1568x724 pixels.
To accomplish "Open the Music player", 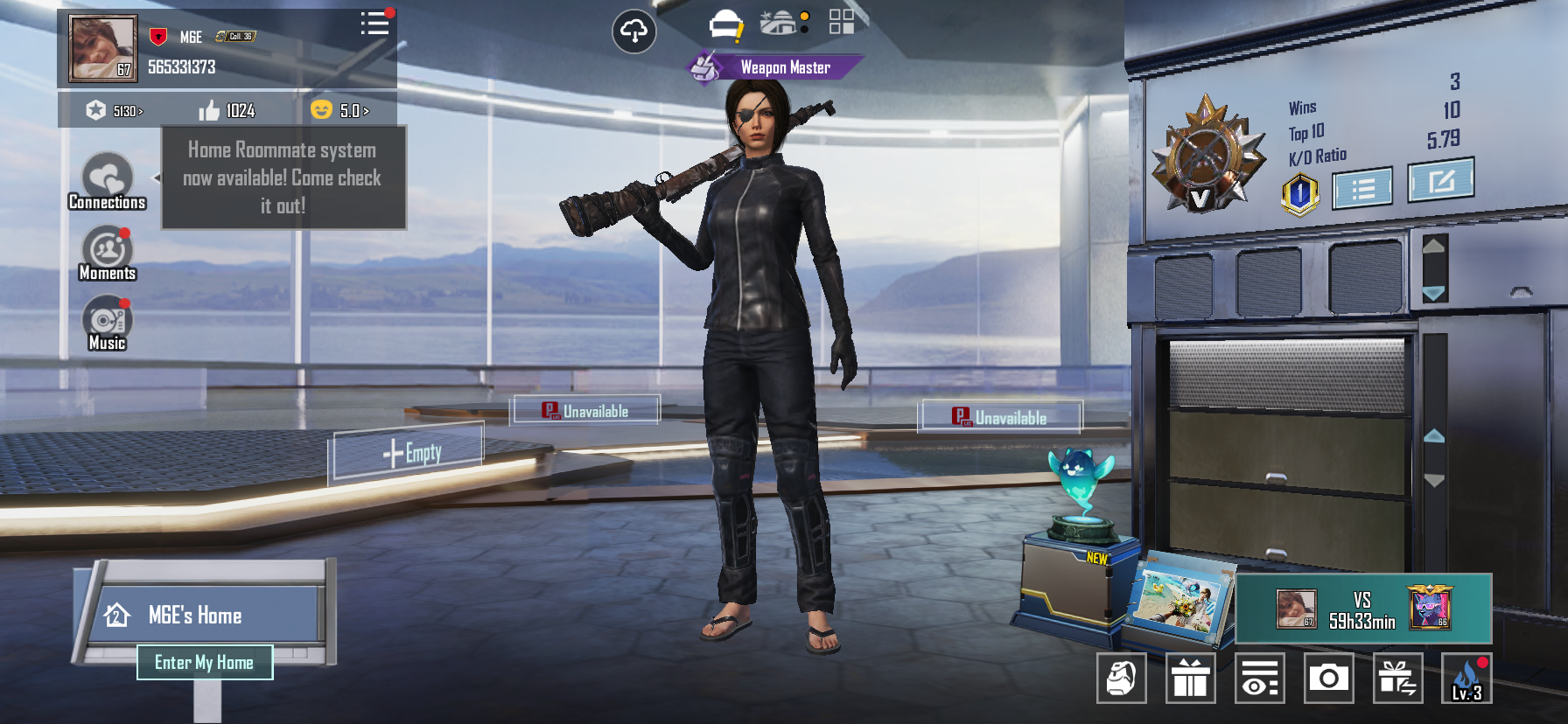I will 107,323.
